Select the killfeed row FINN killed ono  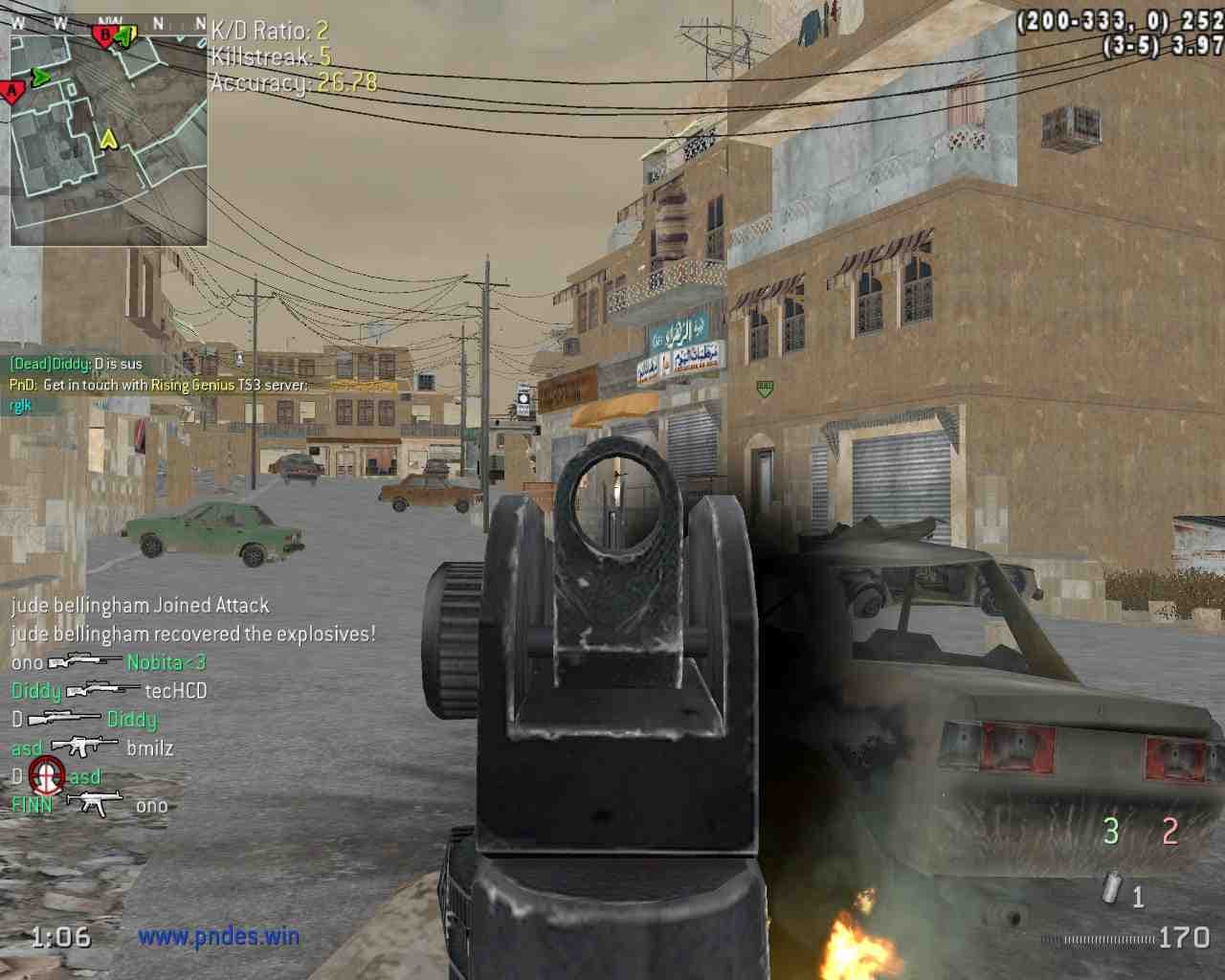[x=89, y=805]
